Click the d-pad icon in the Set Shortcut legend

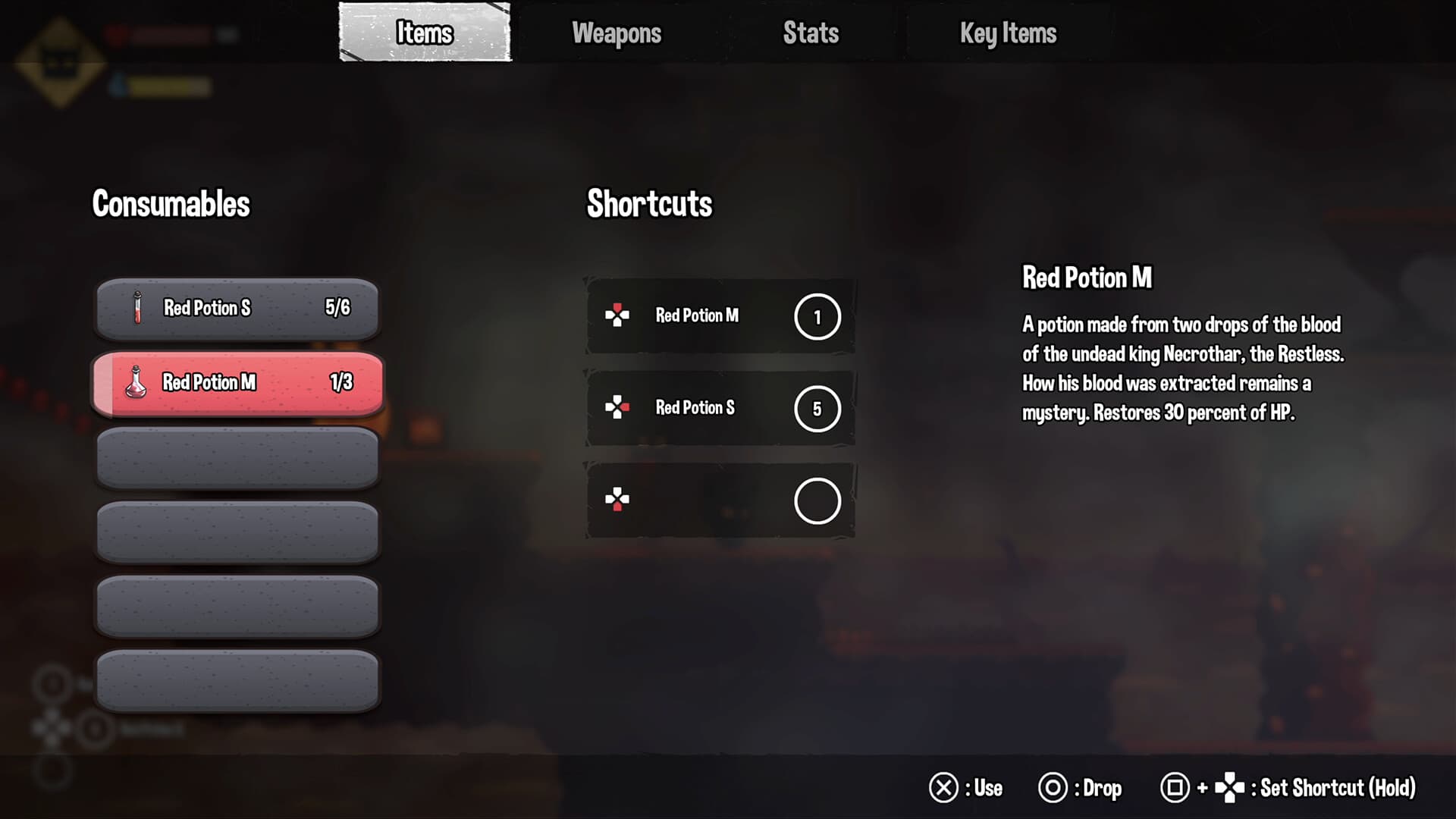1228,788
